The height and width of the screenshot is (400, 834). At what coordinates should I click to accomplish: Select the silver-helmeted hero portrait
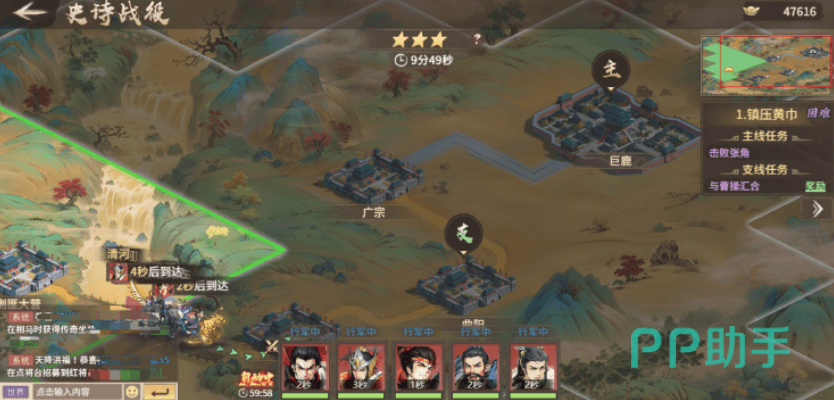(x=359, y=365)
